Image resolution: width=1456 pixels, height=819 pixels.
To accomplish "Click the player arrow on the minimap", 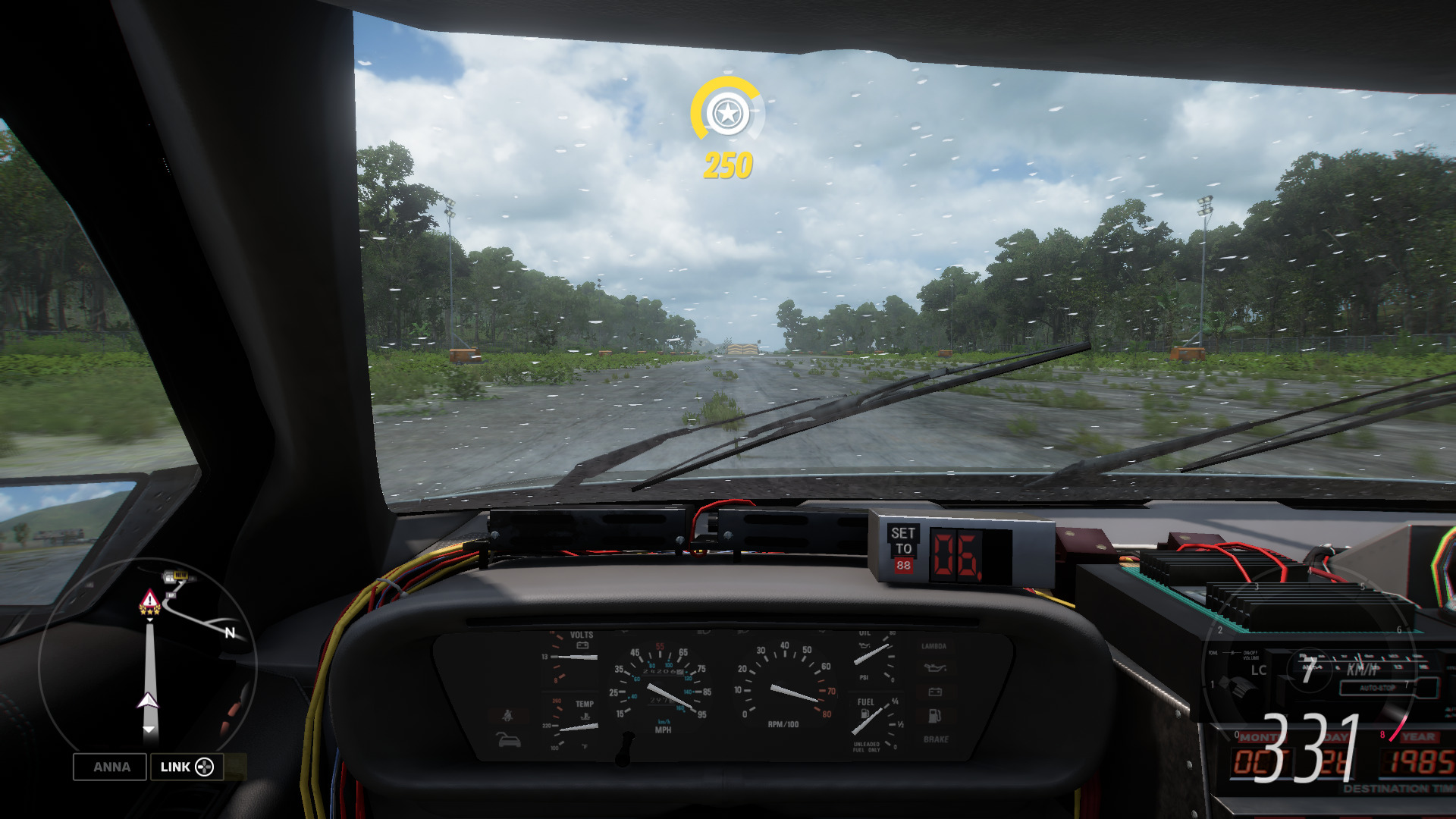I will point(149,701).
